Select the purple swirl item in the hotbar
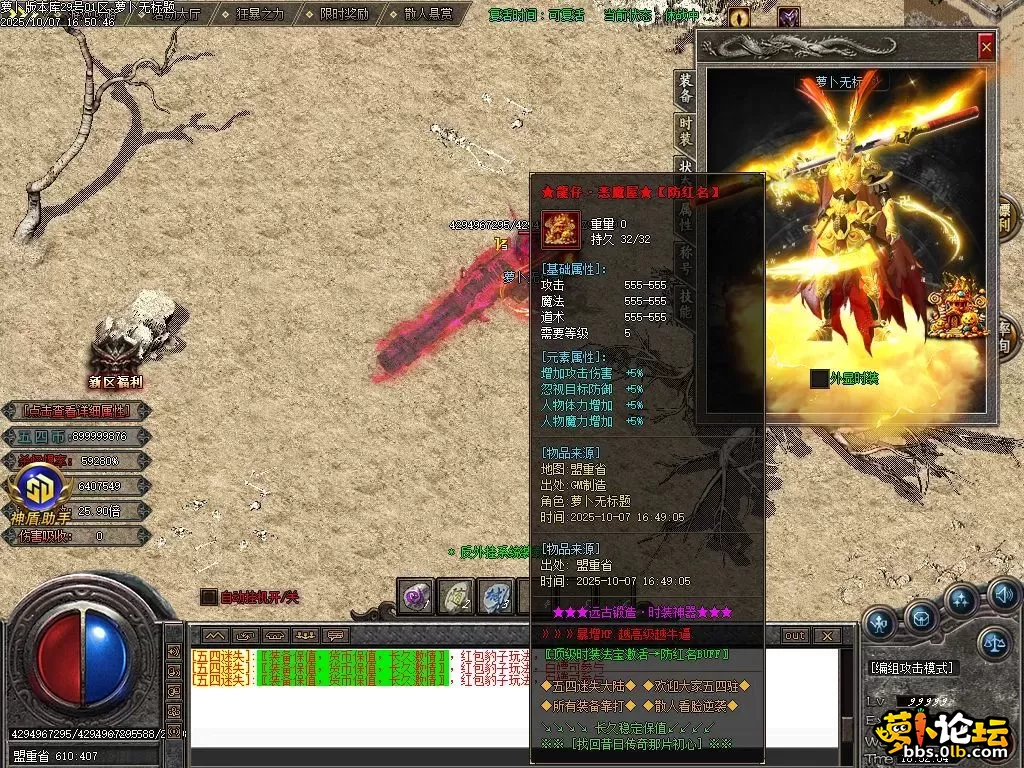This screenshot has height=768, width=1024. point(414,597)
